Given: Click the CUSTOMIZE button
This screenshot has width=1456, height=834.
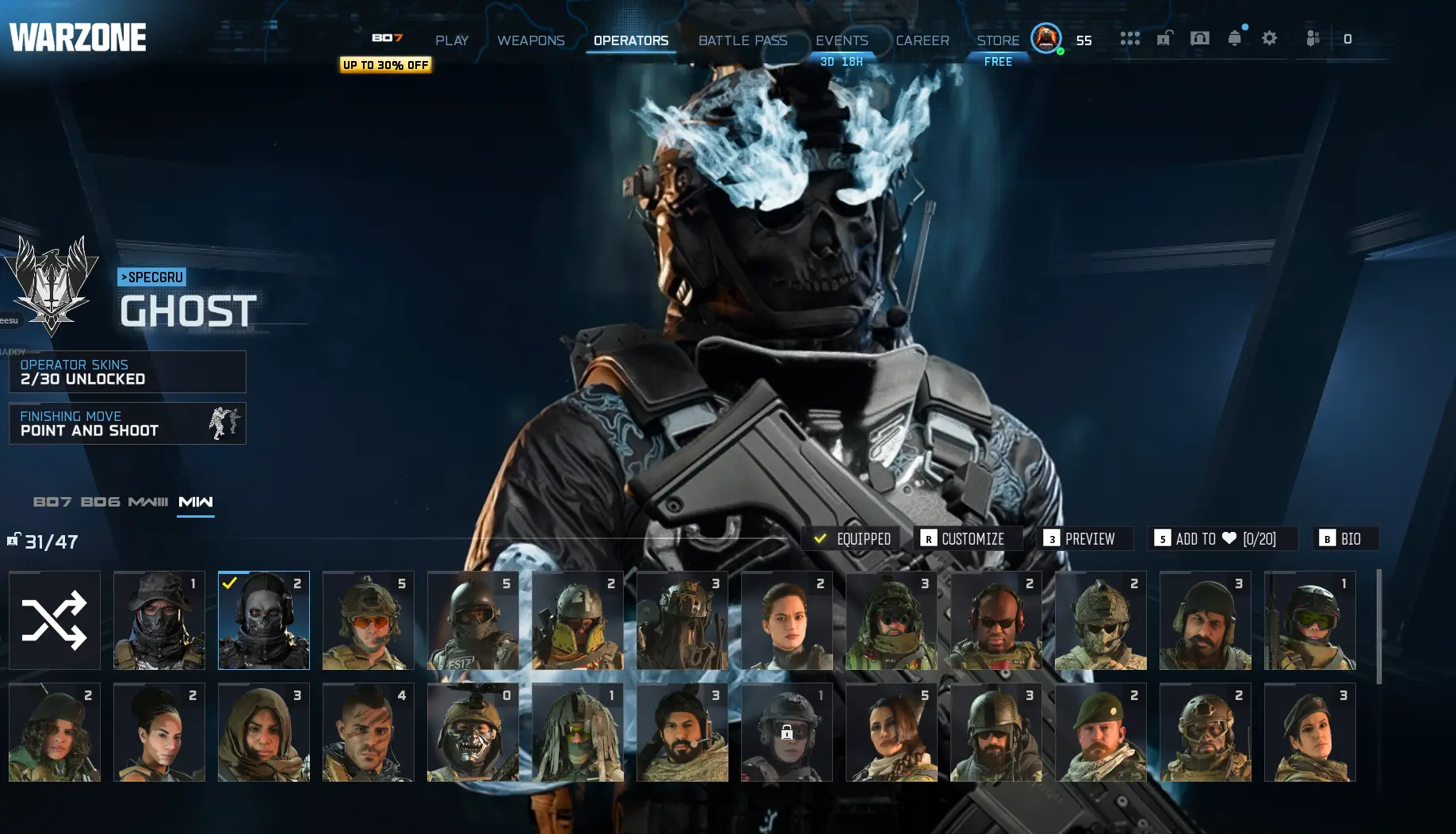Looking at the screenshot, I should 968,538.
